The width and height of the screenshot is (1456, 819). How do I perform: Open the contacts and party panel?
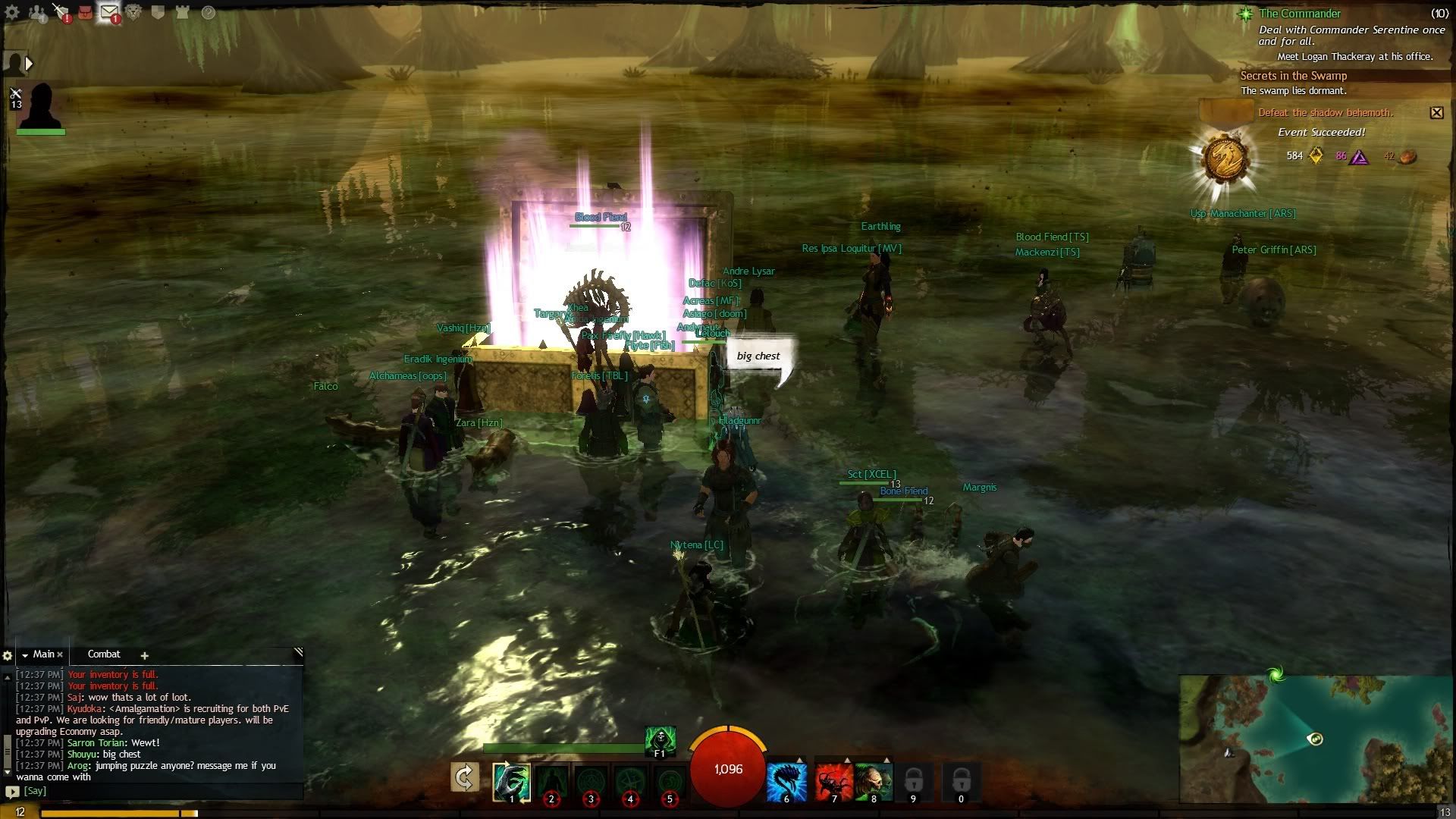coord(36,12)
